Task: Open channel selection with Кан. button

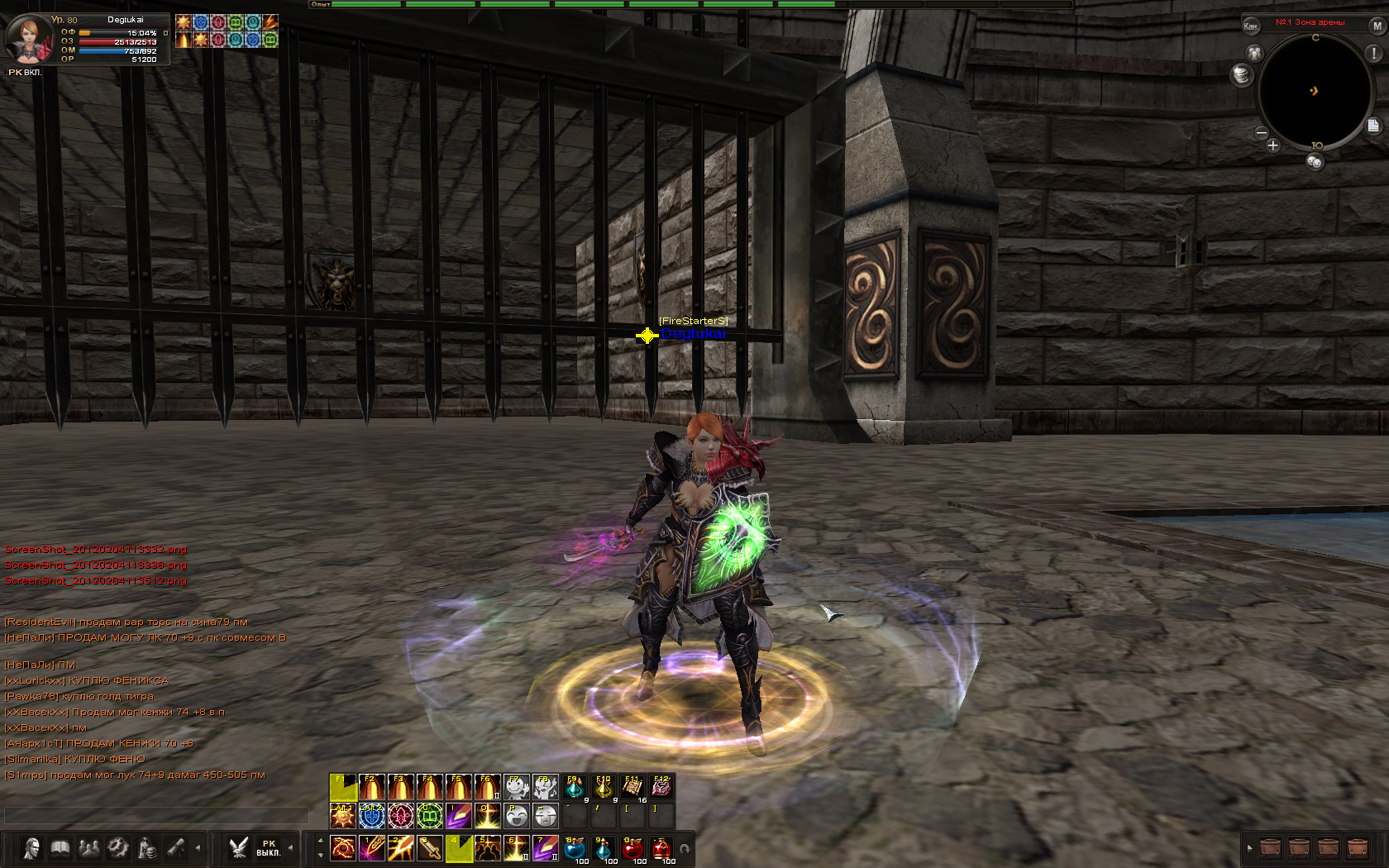Action: [x=1251, y=26]
